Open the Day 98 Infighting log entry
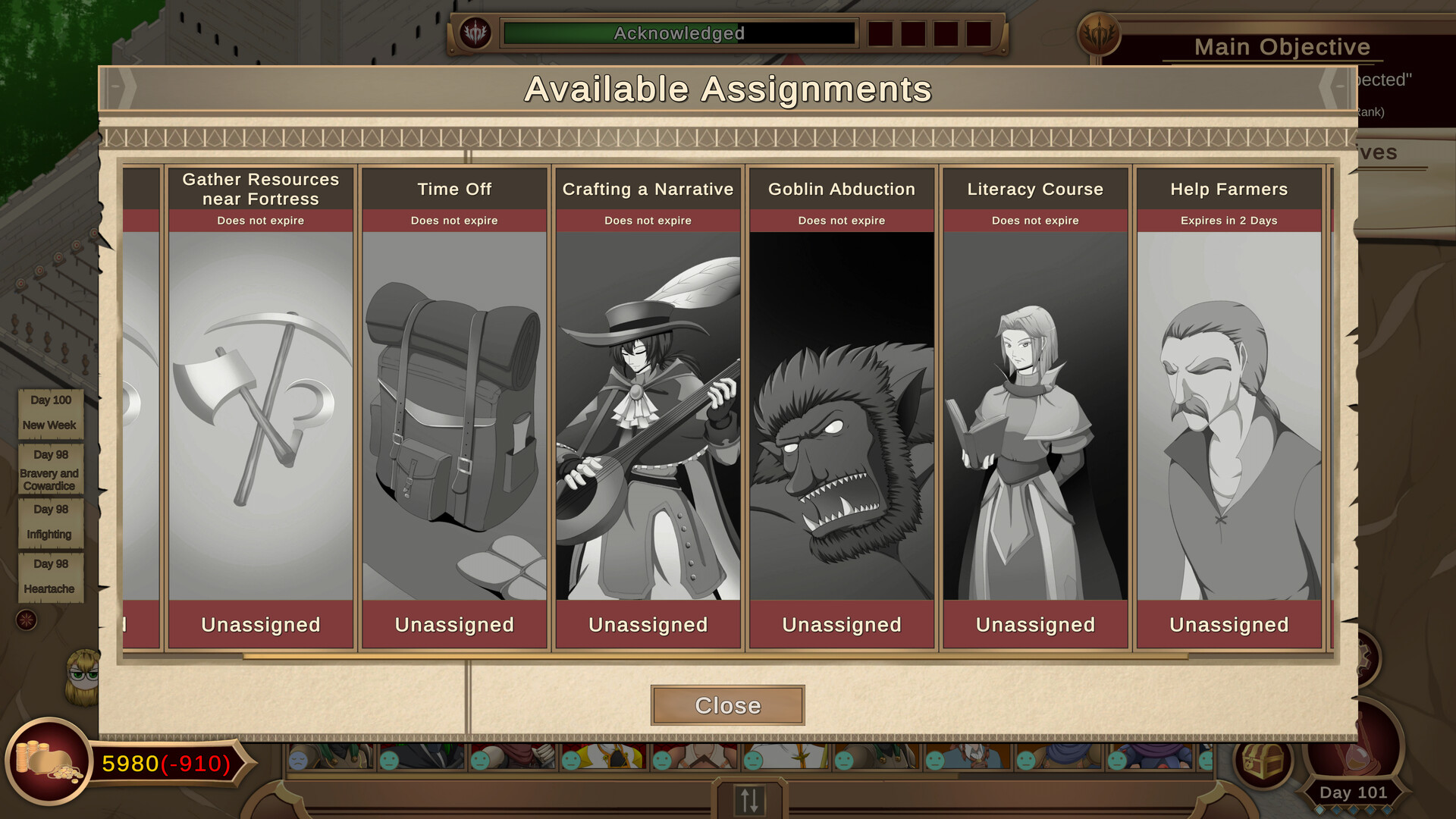 50,521
